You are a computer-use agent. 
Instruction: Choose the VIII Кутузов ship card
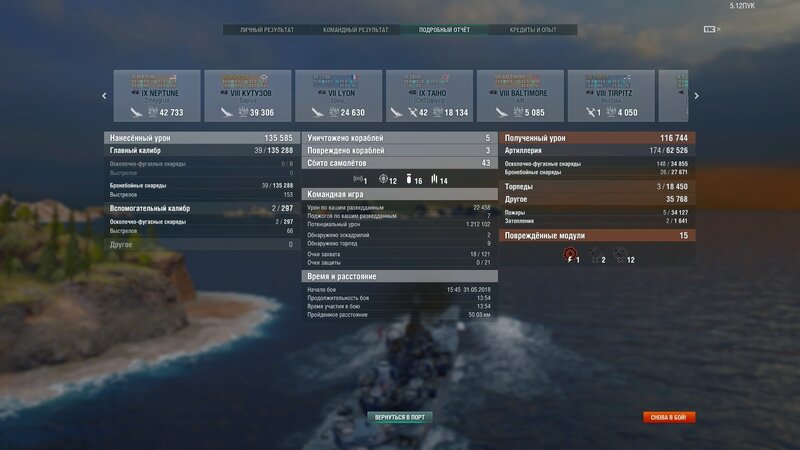tap(248, 96)
